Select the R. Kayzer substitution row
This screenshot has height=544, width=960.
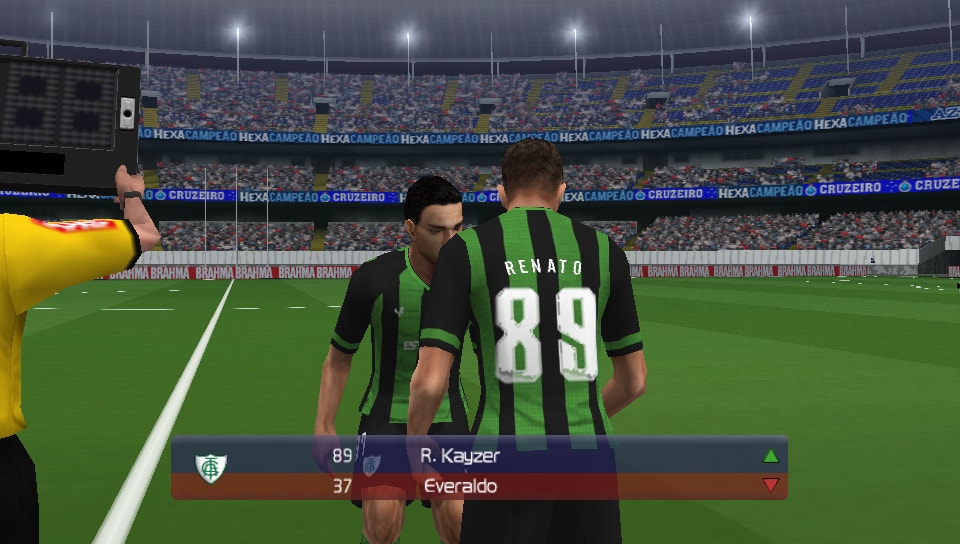[x=480, y=456]
